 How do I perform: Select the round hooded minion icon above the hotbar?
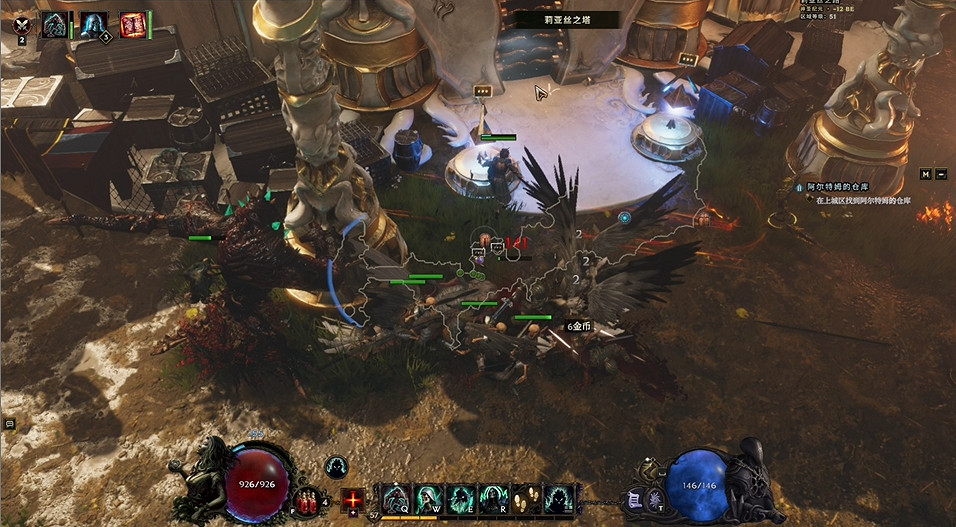335,467
